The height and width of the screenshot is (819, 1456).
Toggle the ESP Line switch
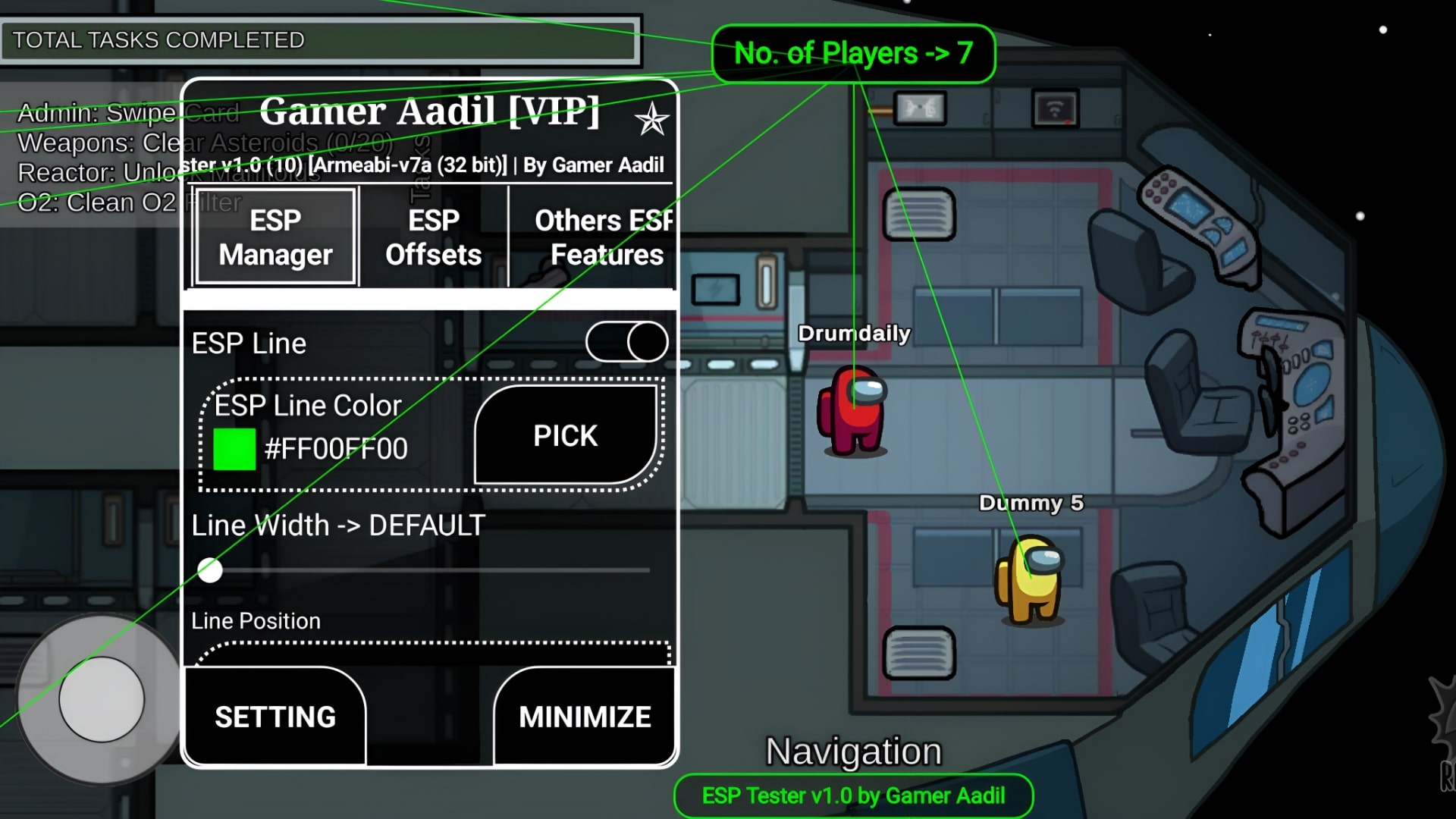coord(626,341)
